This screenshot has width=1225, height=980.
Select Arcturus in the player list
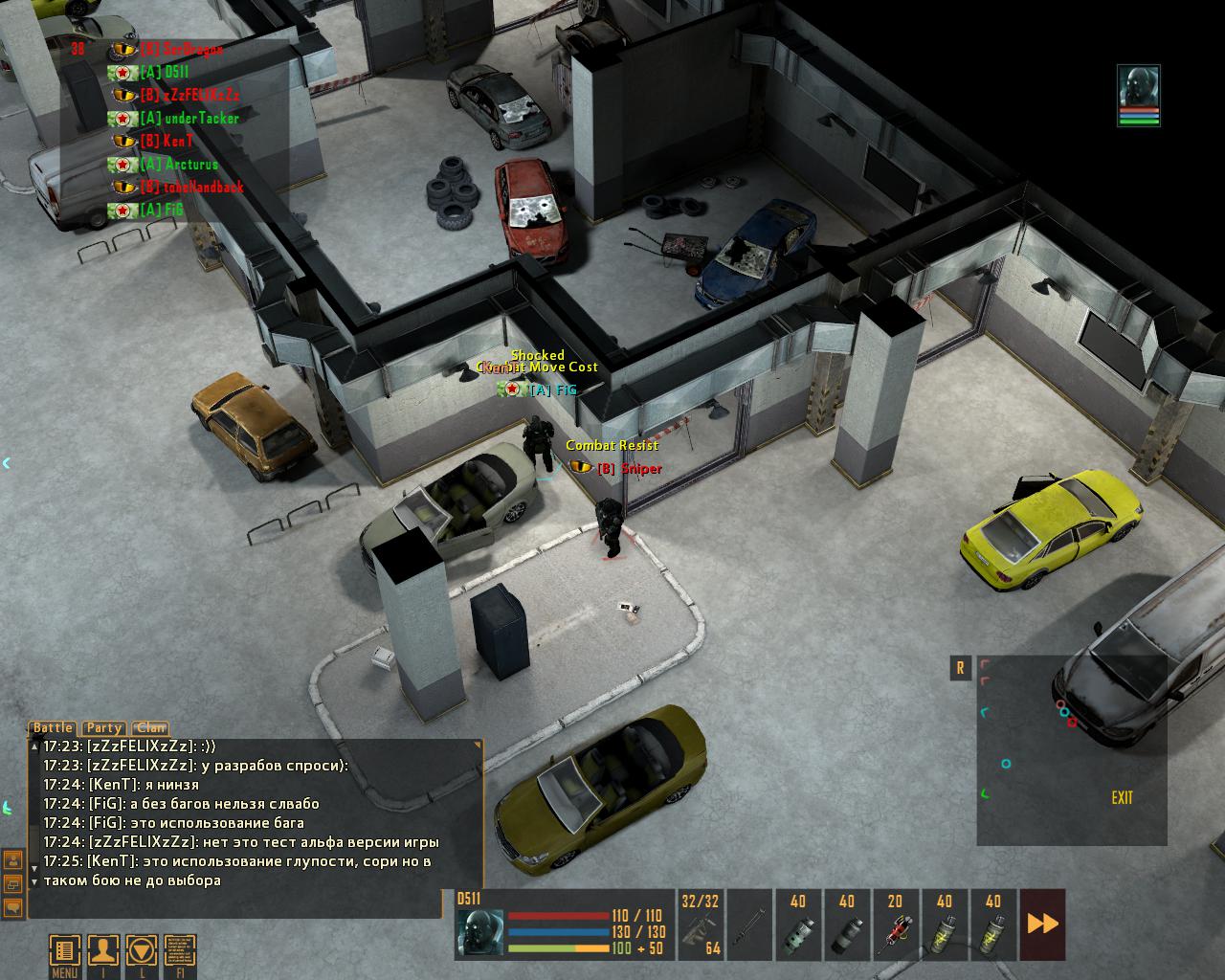pos(191,164)
